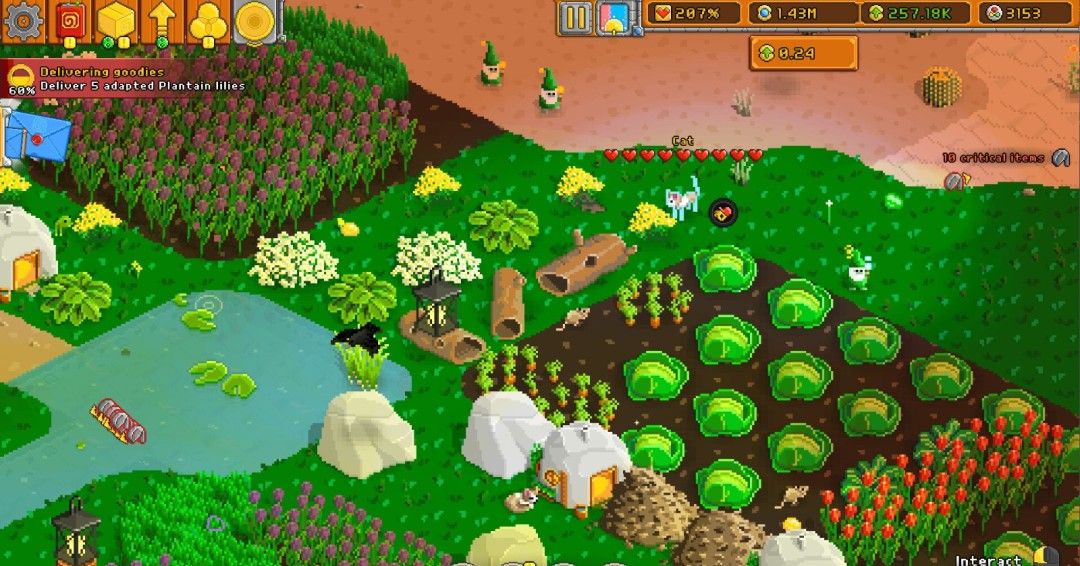Show the 10 critical items alert
Viewport: 1080px width, 566px height.
pos(1004,158)
